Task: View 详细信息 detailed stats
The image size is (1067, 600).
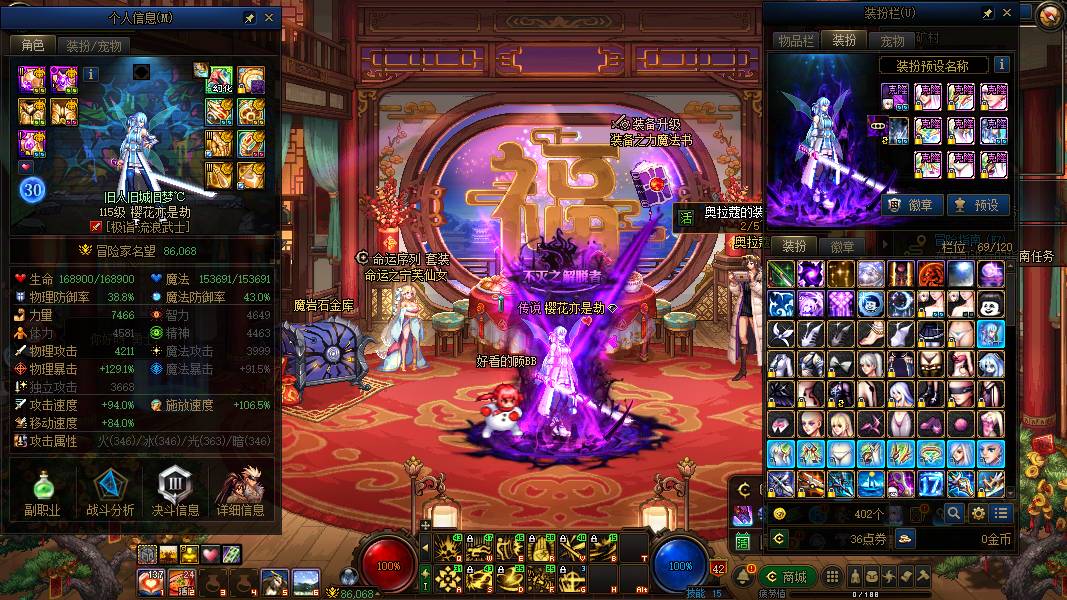Action: coord(241,494)
